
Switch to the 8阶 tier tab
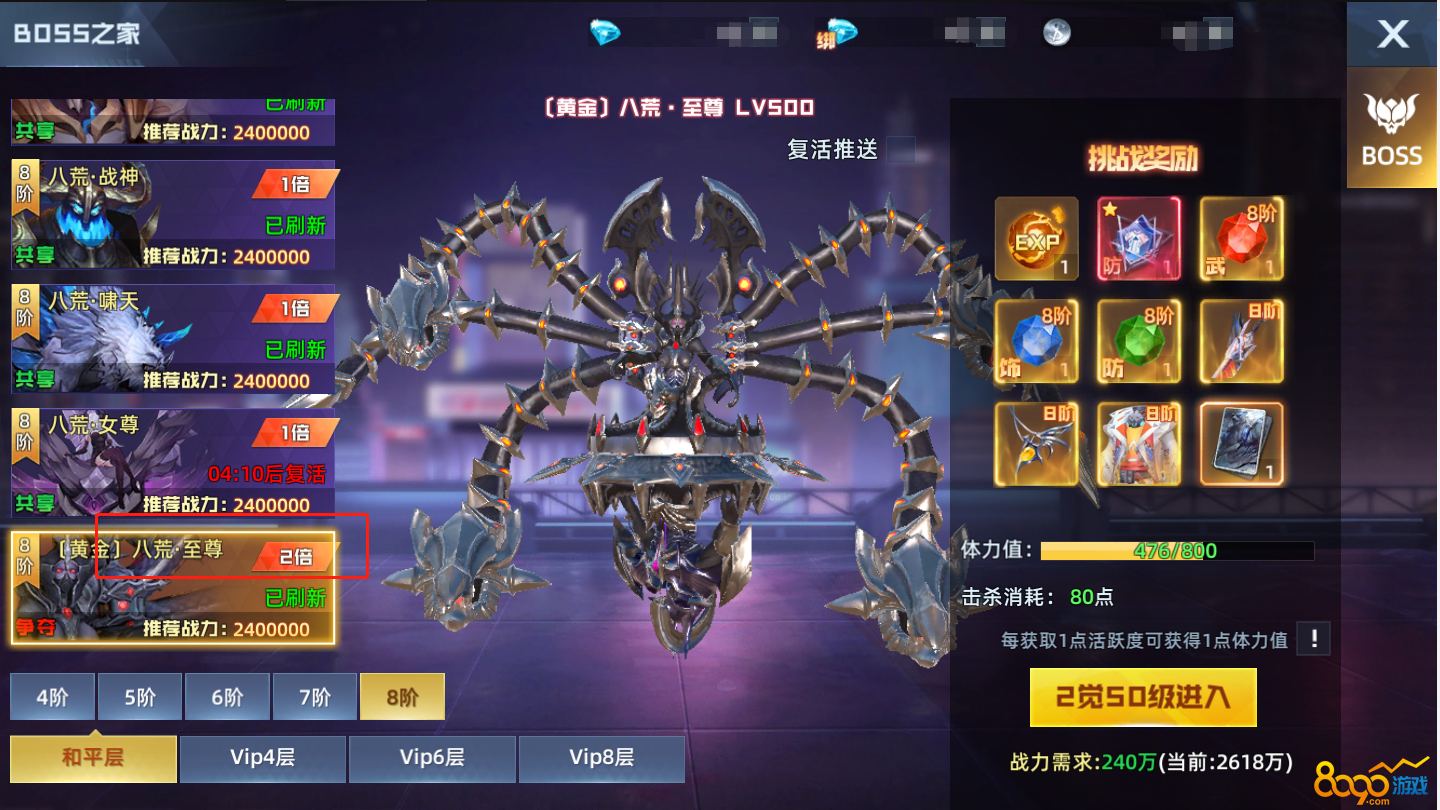click(402, 697)
